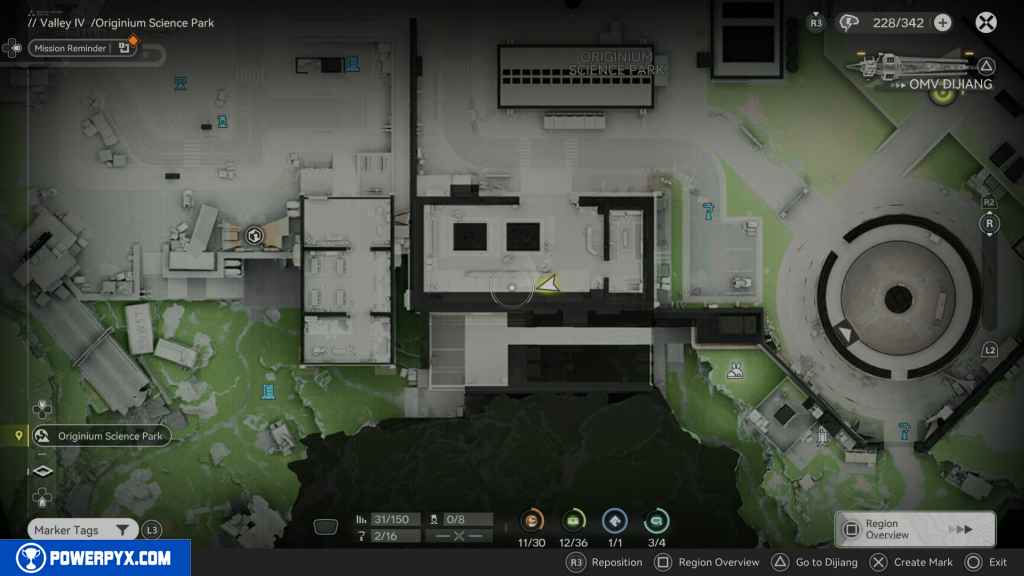Open the Mission Reminder panel

coord(82,47)
